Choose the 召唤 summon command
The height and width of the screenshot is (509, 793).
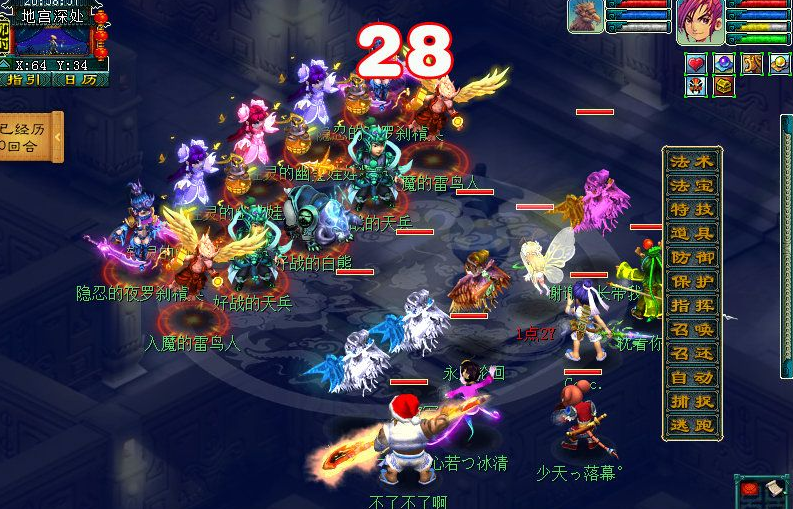(x=691, y=330)
